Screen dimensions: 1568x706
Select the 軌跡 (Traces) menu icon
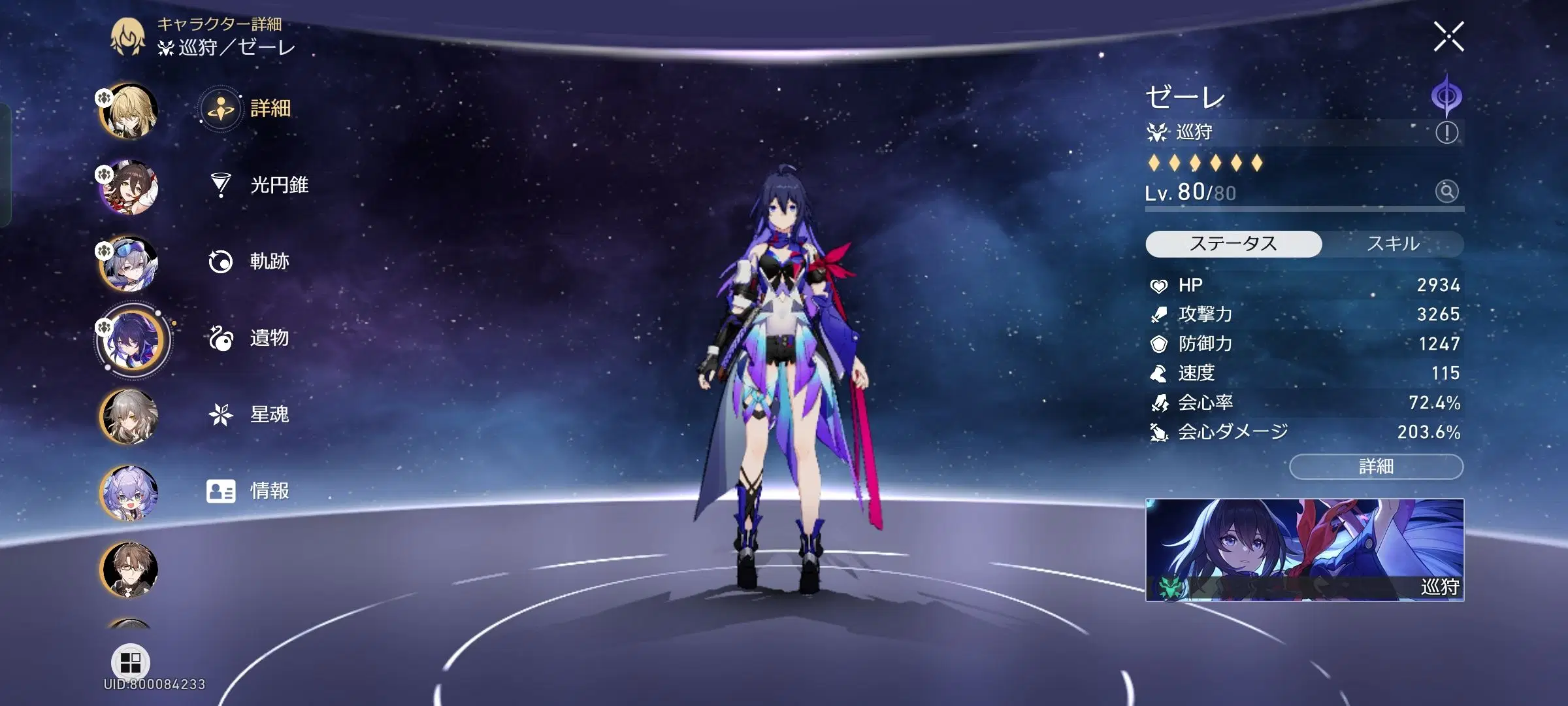pos(273,261)
